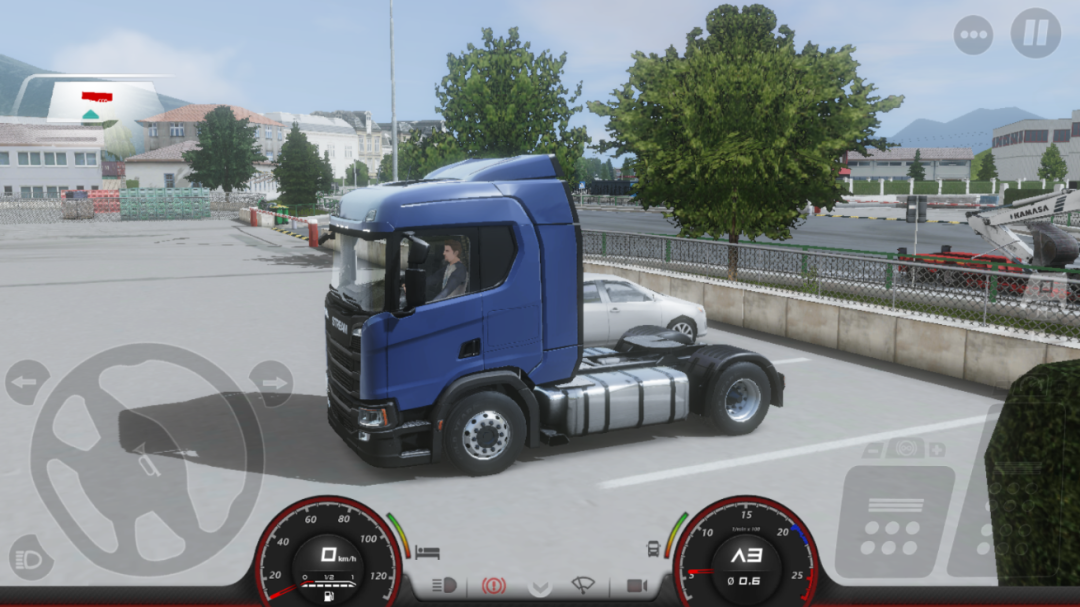Toggle the headlights in the bottom bar
This screenshot has width=1080, height=607.
pyautogui.click(x=444, y=585)
